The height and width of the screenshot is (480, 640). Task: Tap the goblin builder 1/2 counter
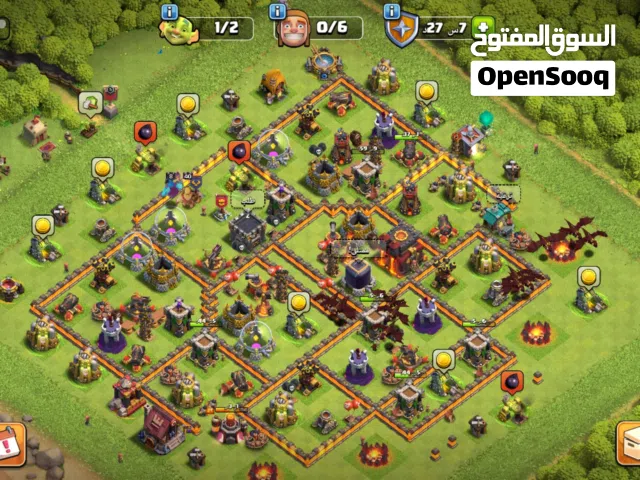point(224,29)
